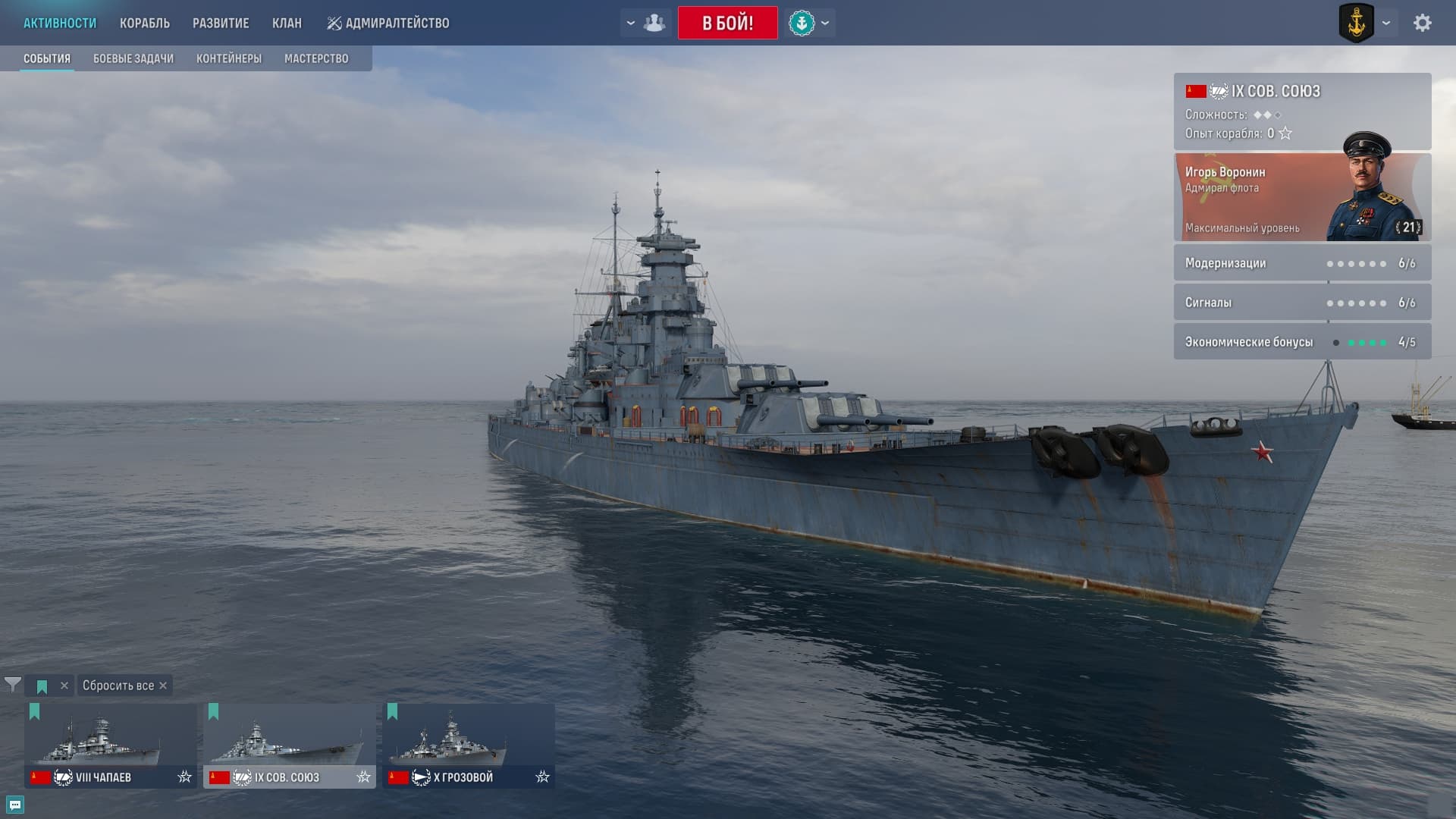The image size is (1456, 819).
Task: Switch to the Контейнеры tab
Action: pos(229,58)
